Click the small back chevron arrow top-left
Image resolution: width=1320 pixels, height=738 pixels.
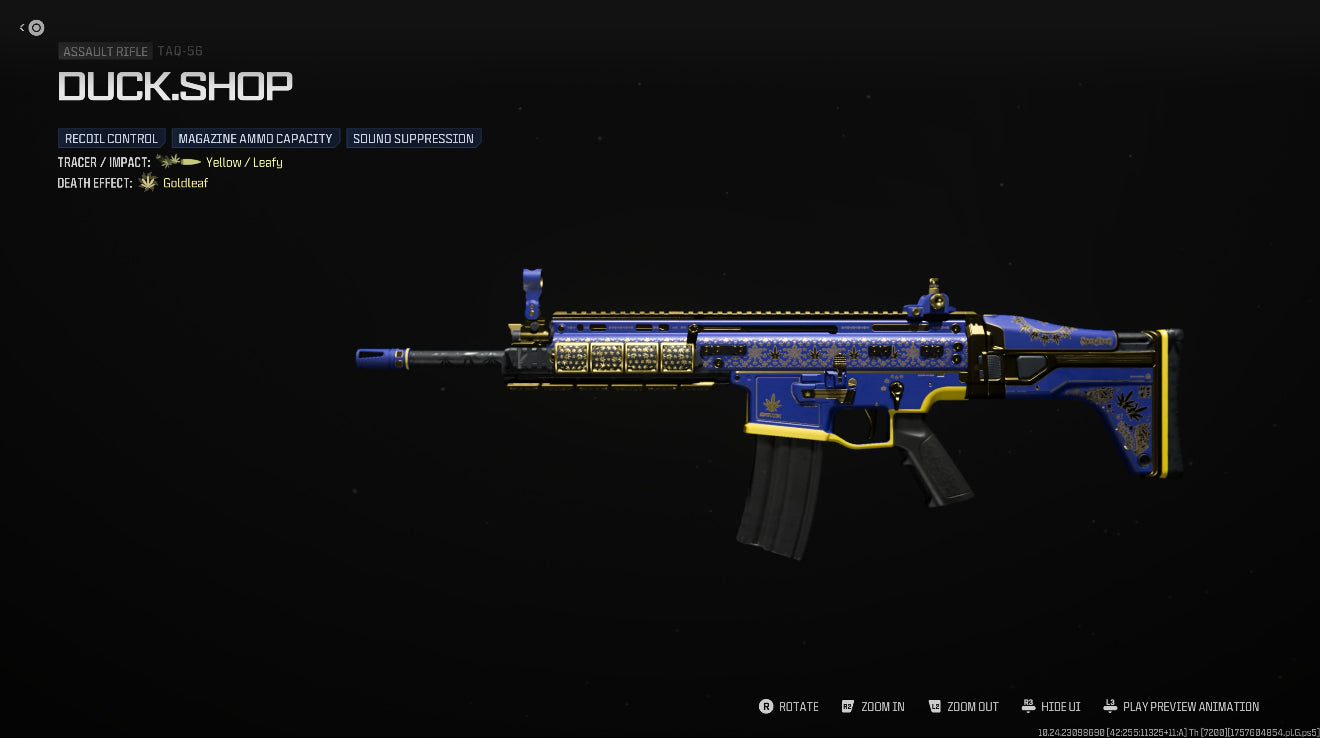pyautogui.click(x=22, y=28)
